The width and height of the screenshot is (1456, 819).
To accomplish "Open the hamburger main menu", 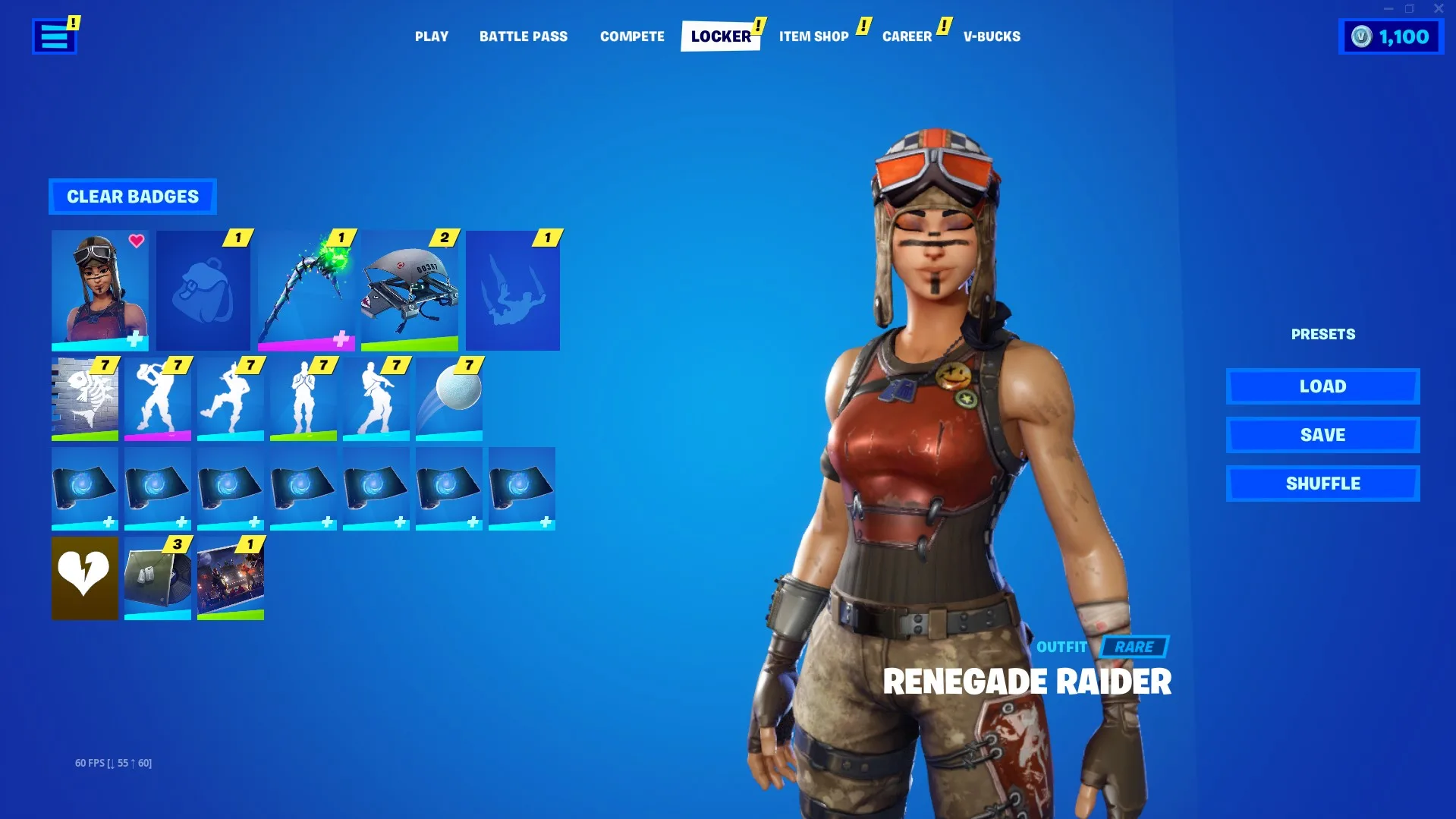I will 54,36.
